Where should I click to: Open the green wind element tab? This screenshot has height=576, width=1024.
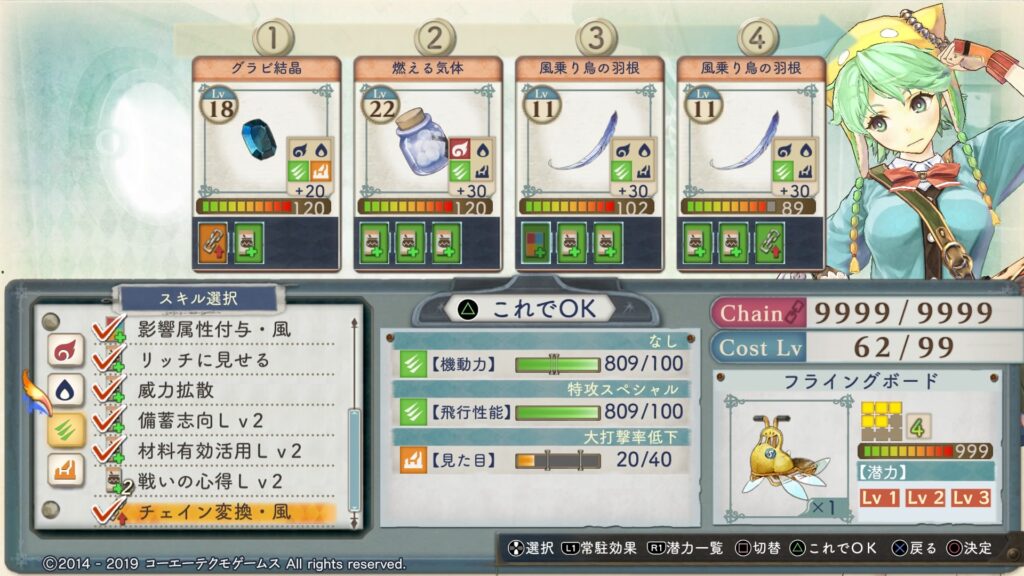click(x=65, y=429)
